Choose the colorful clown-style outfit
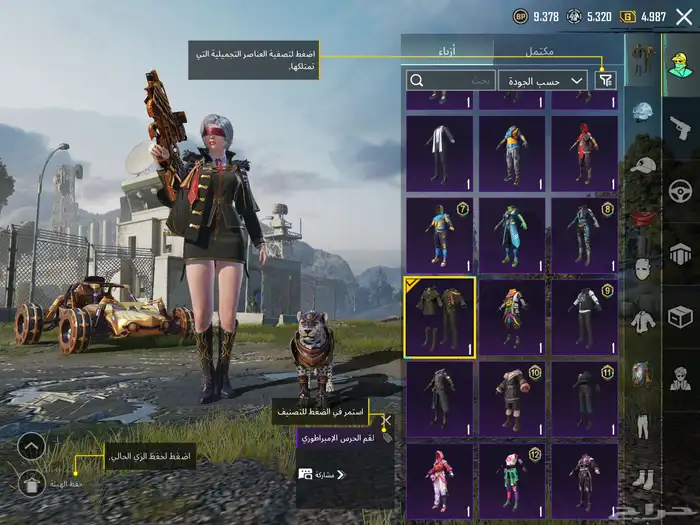Image resolution: width=700 pixels, height=525 pixels. pos(513,316)
